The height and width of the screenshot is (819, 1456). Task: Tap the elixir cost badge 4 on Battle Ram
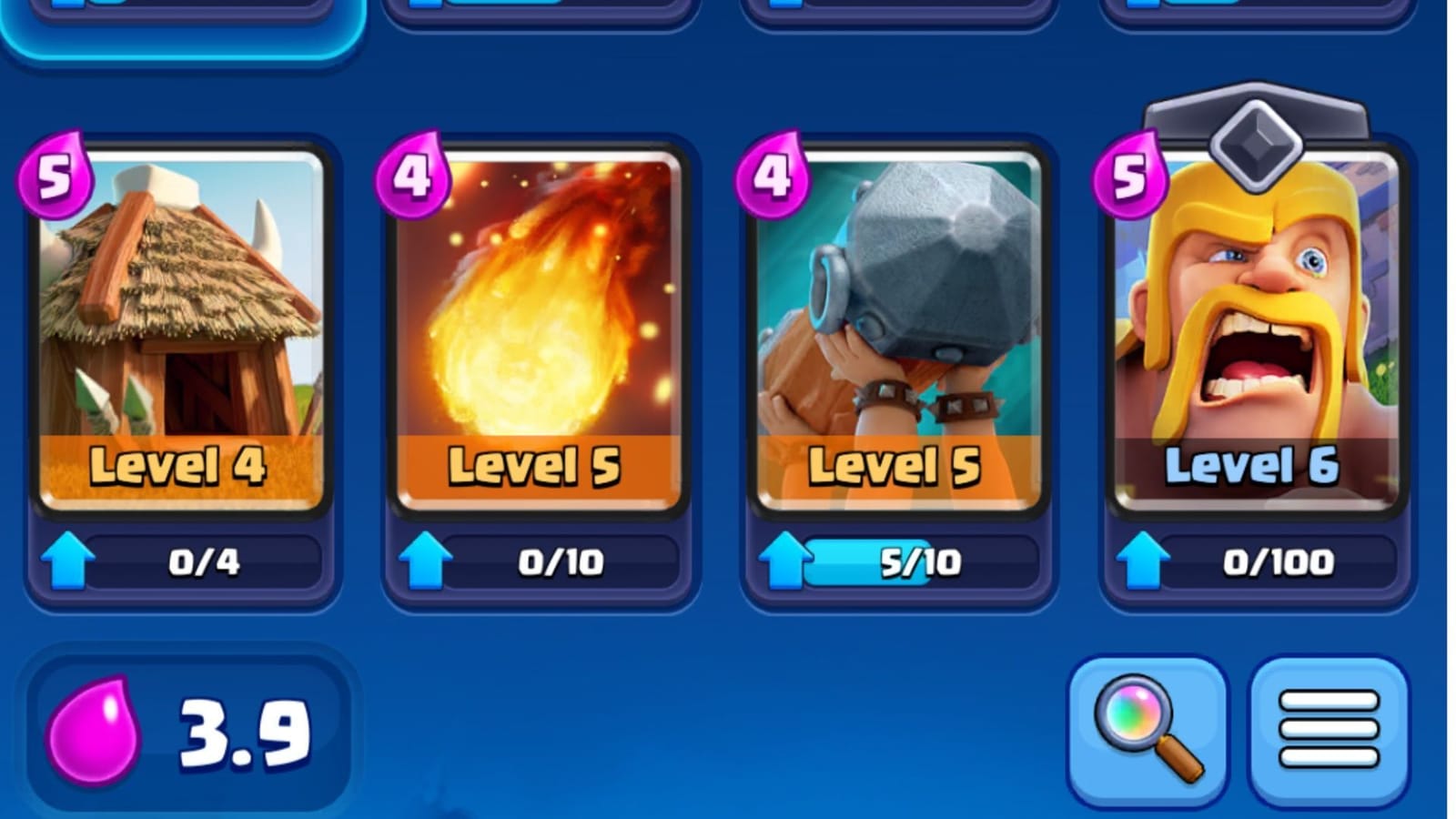[x=769, y=174]
